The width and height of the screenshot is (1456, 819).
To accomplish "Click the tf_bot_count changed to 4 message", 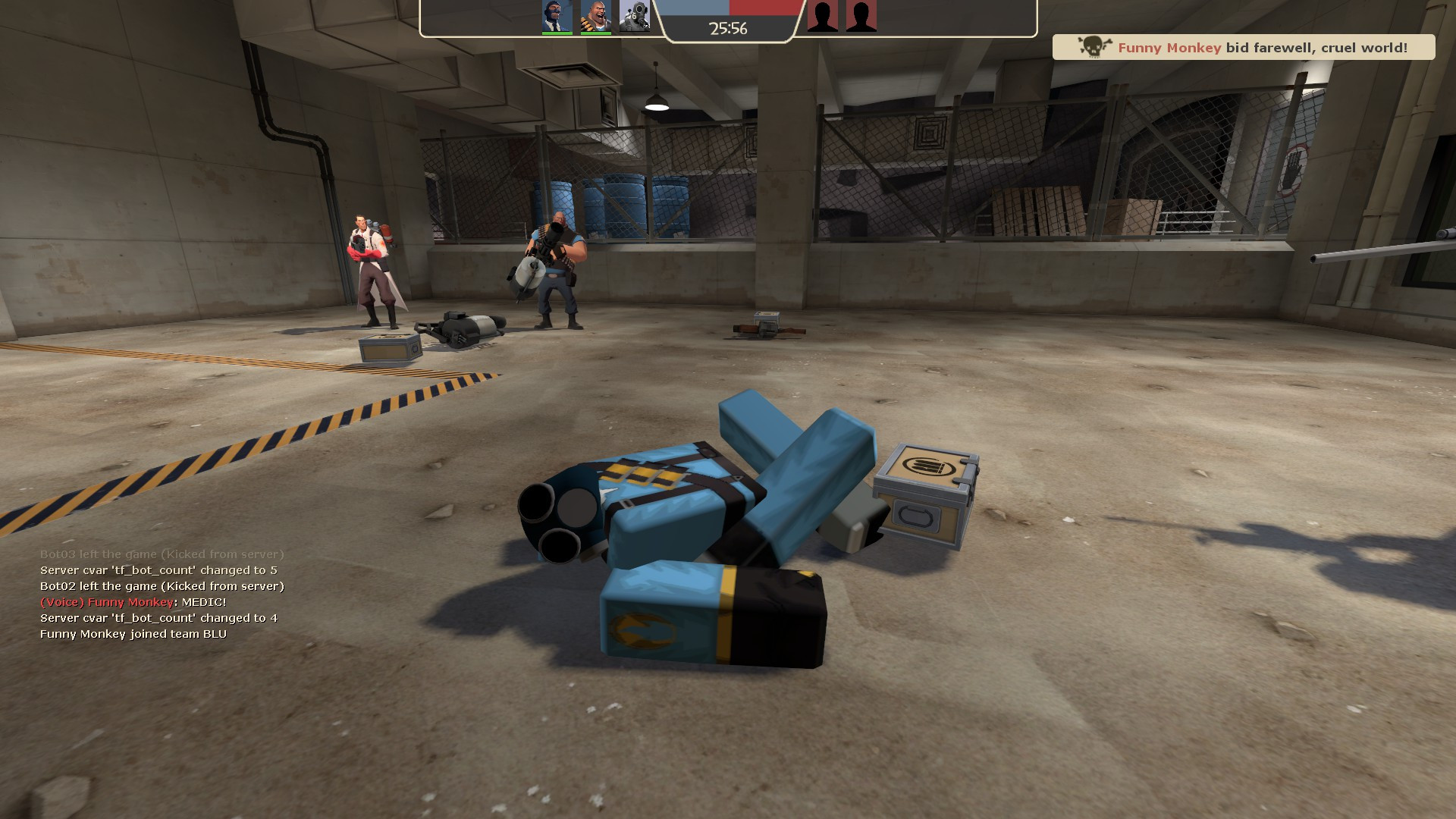I will pyautogui.click(x=159, y=617).
